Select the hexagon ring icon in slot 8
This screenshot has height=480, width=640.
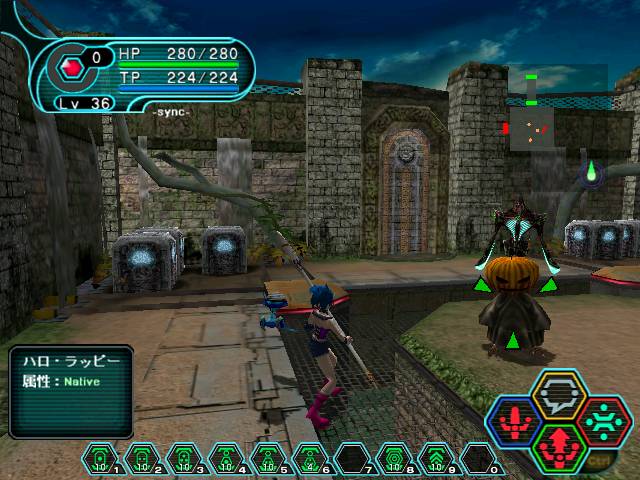394,459
